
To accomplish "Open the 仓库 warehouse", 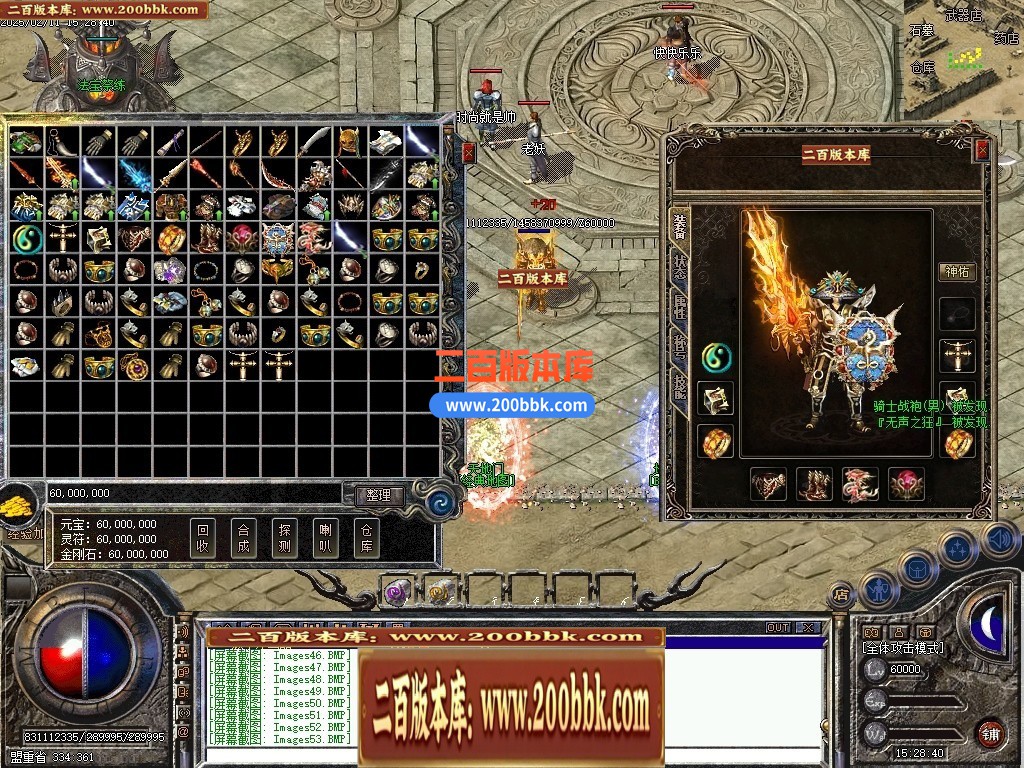I will (366, 539).
